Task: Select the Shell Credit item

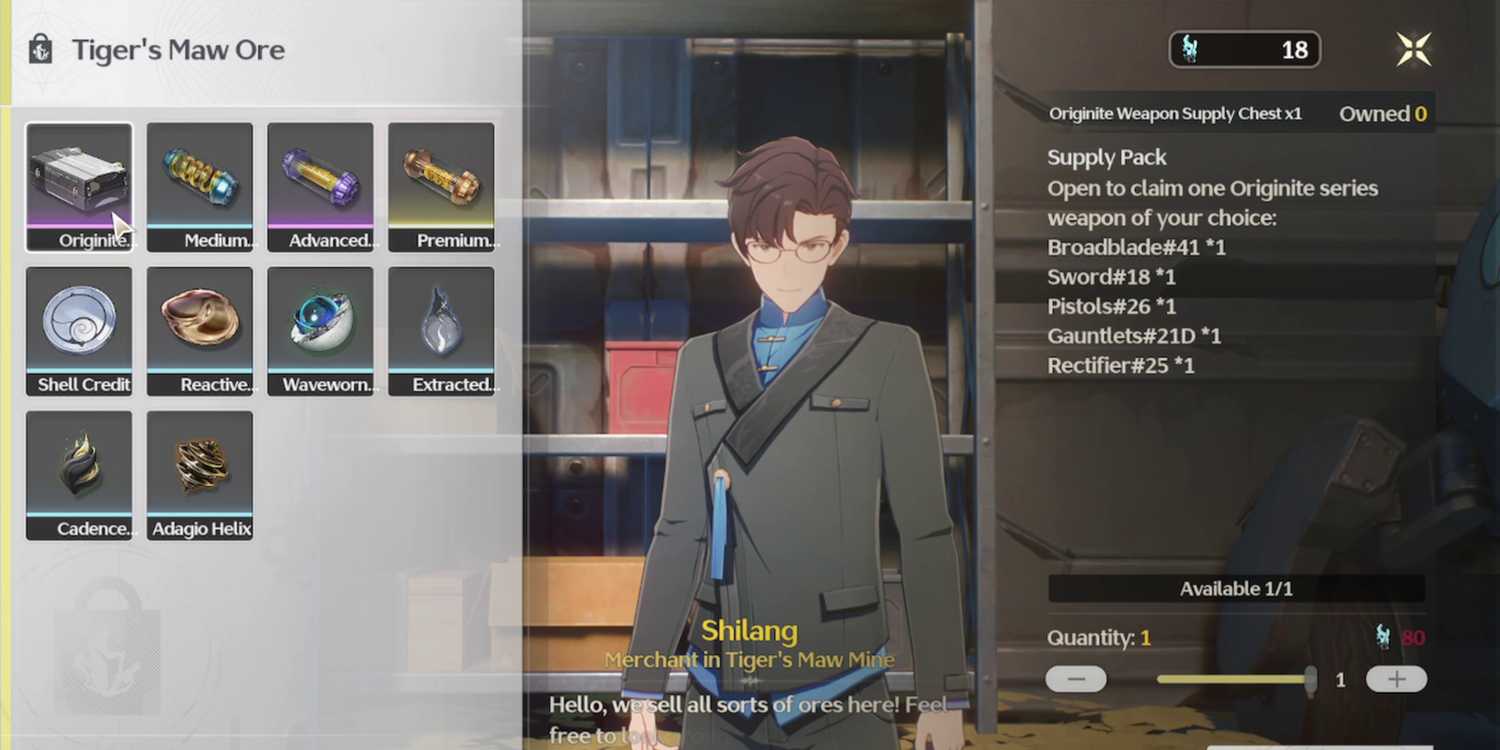Action: [79, 331]
